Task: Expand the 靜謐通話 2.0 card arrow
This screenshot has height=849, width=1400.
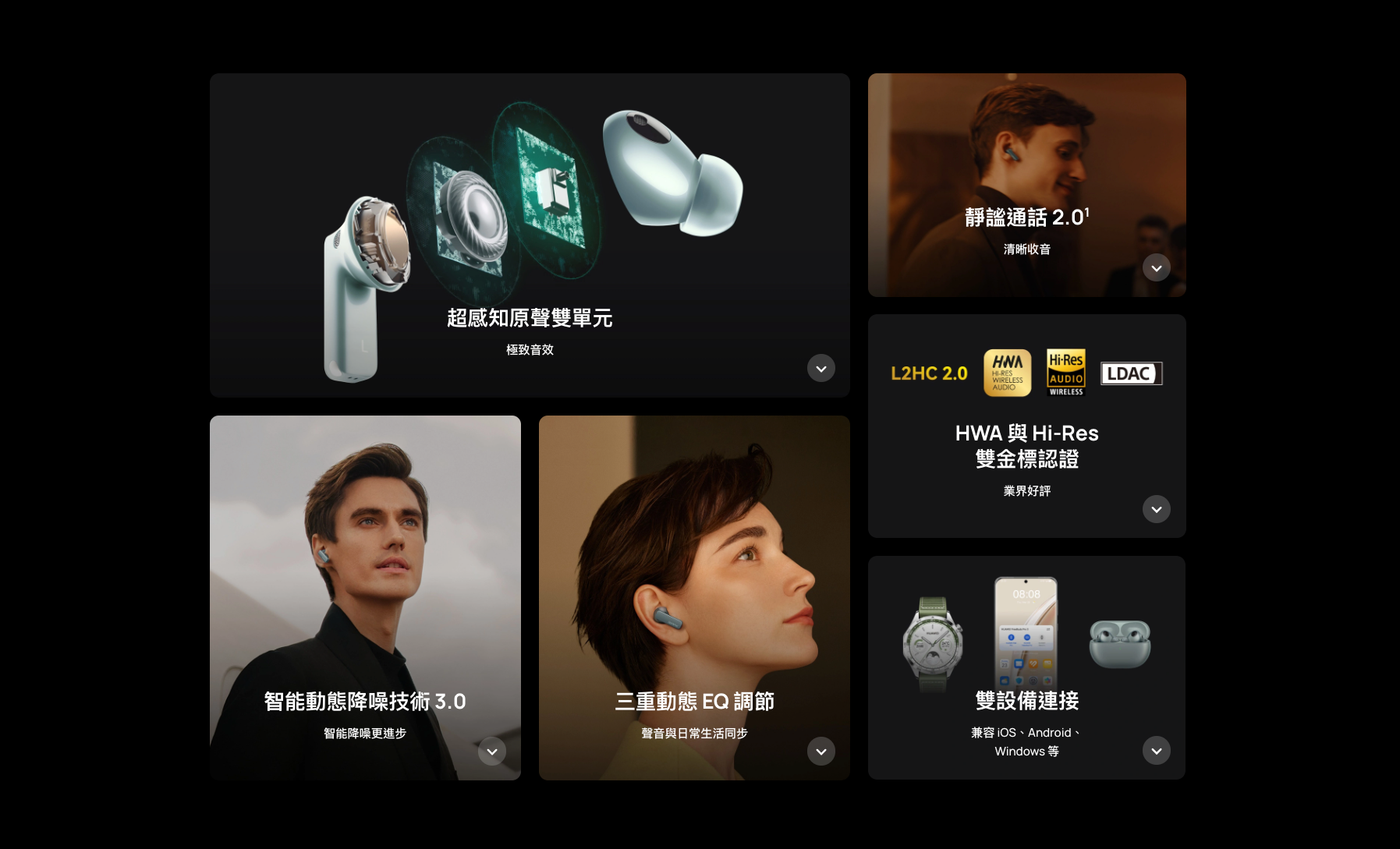Action: [1156, 267]
